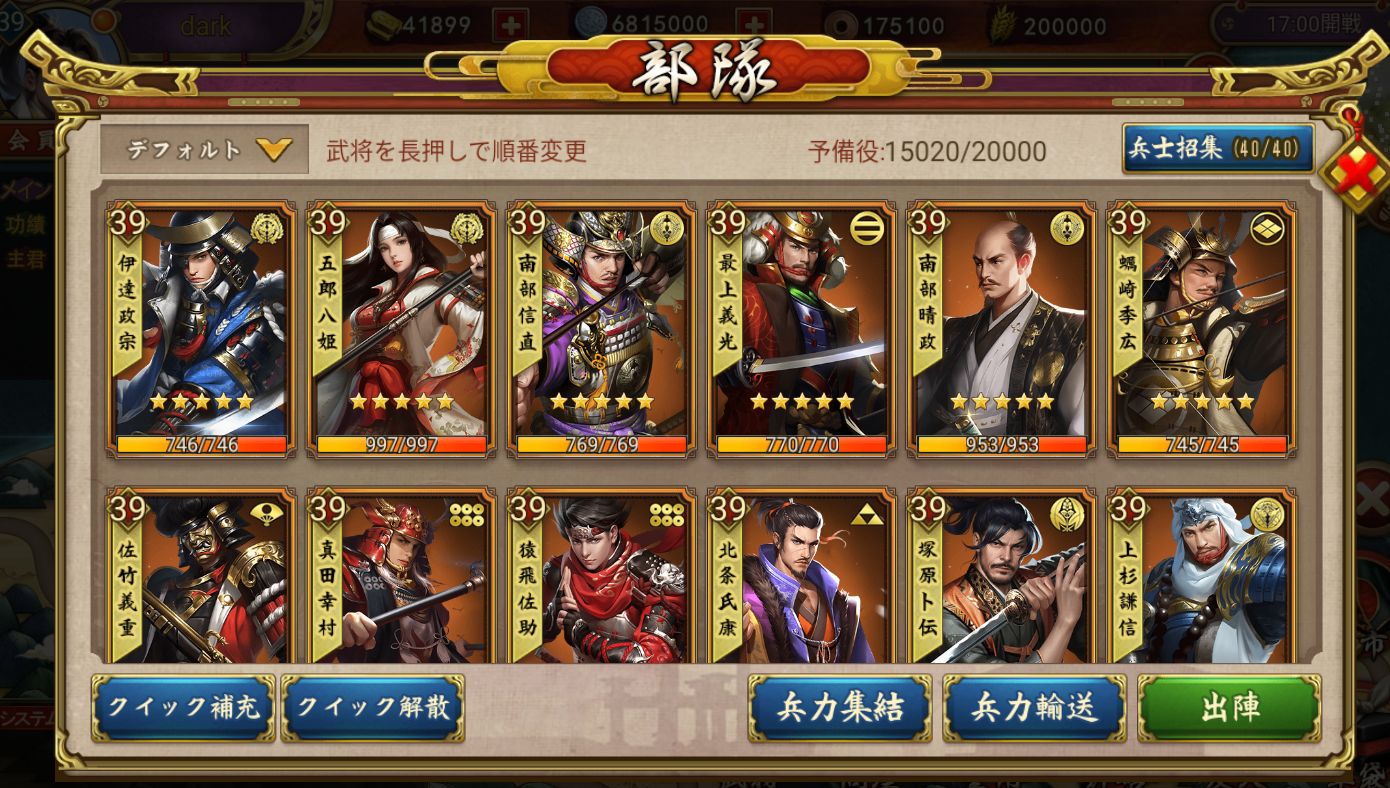1390x788 pixels.
Task: Tap the Hojo crest icon on 北条氏康's card
Action: click(864, 517)
